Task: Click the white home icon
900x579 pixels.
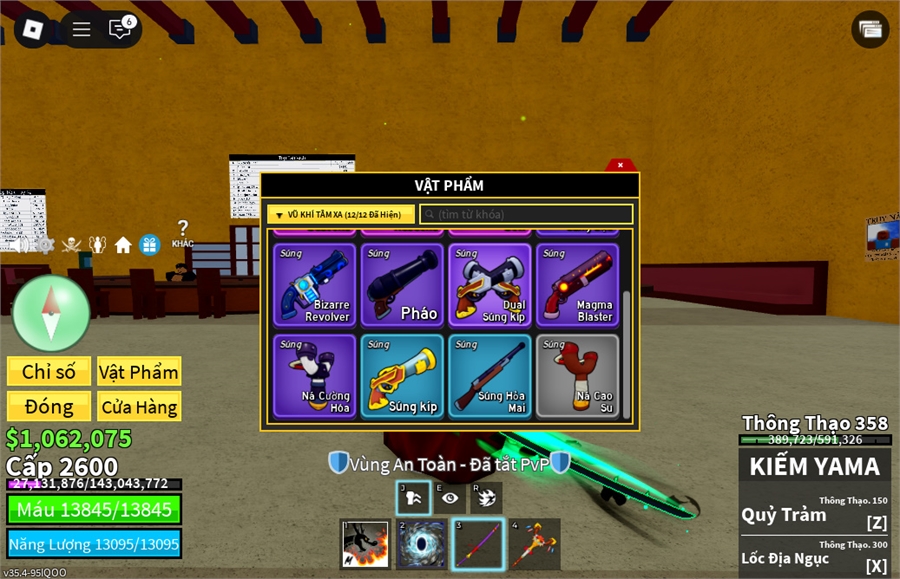Action: [x=123, y=244]
